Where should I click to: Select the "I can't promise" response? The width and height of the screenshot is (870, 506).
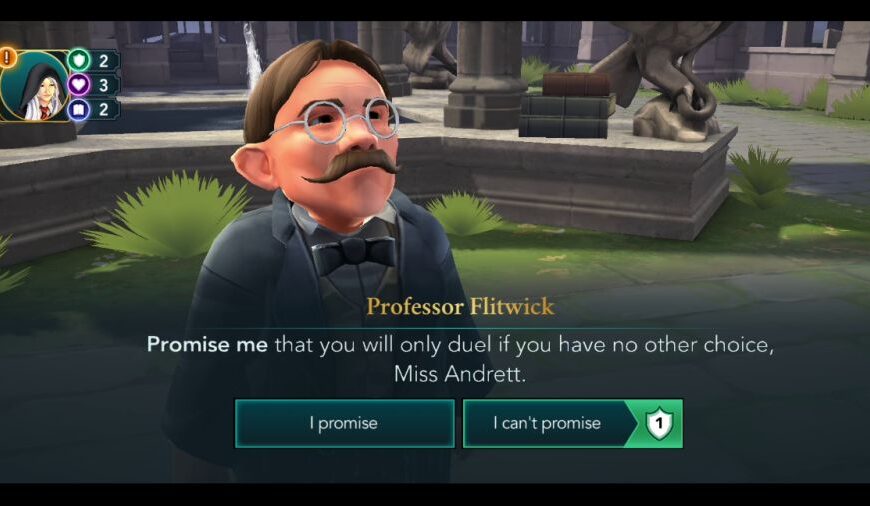548,423
